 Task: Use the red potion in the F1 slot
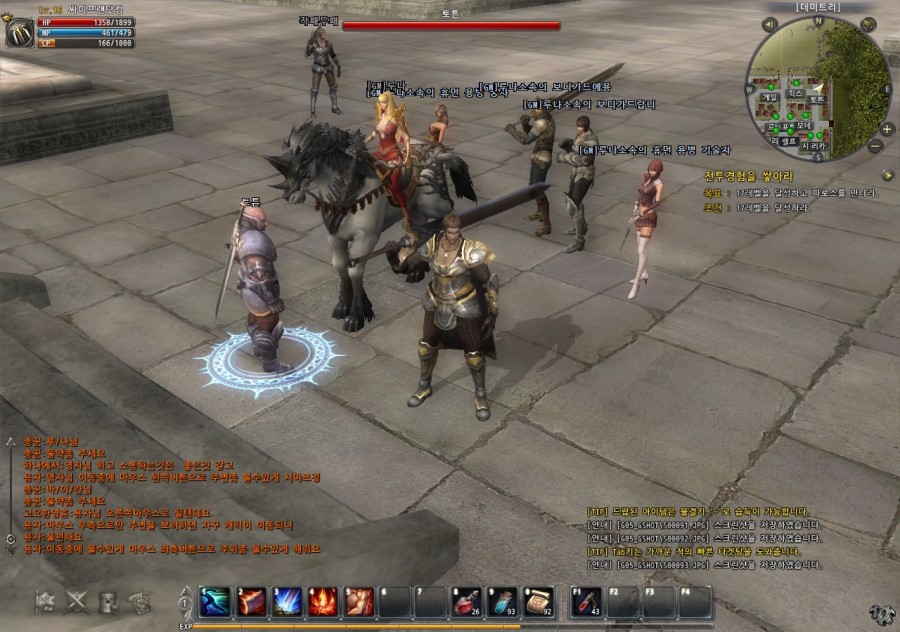click(x=587, y=601)
